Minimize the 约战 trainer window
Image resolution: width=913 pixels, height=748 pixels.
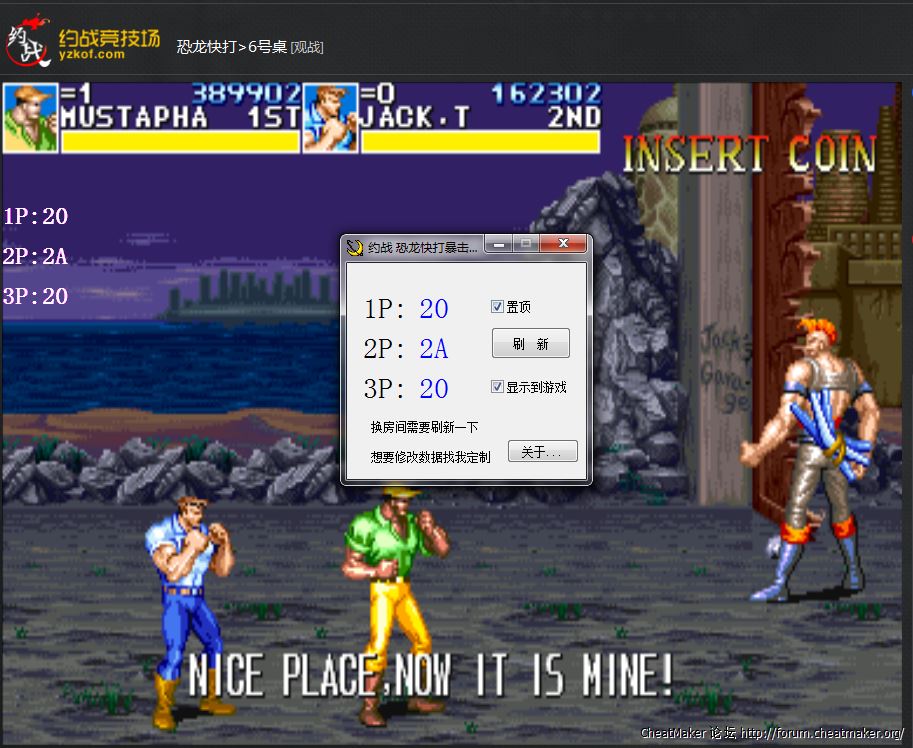click(x=499, y=244)
